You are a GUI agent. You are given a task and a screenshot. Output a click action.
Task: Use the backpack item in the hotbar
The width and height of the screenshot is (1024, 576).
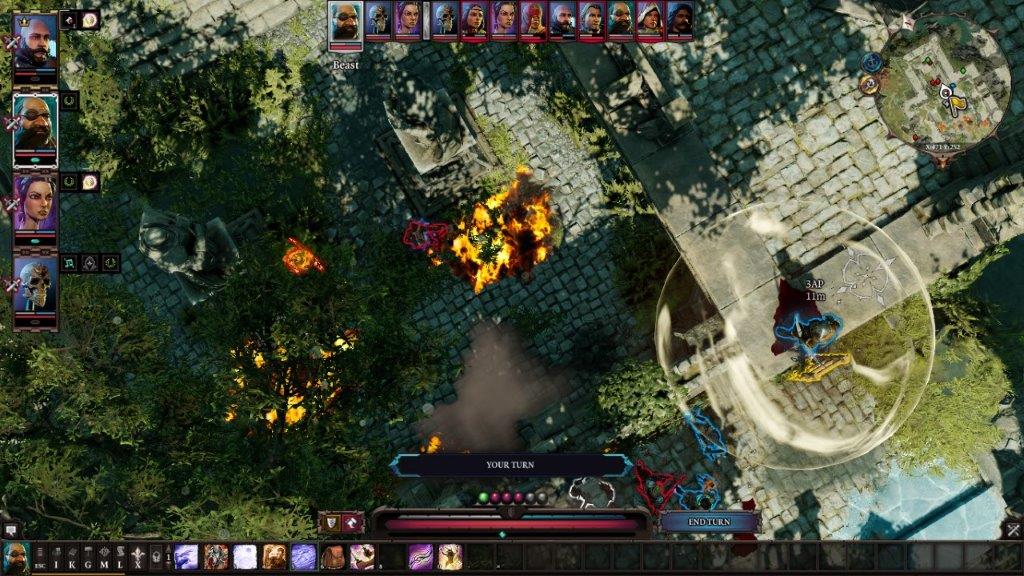tap(333, 557)
